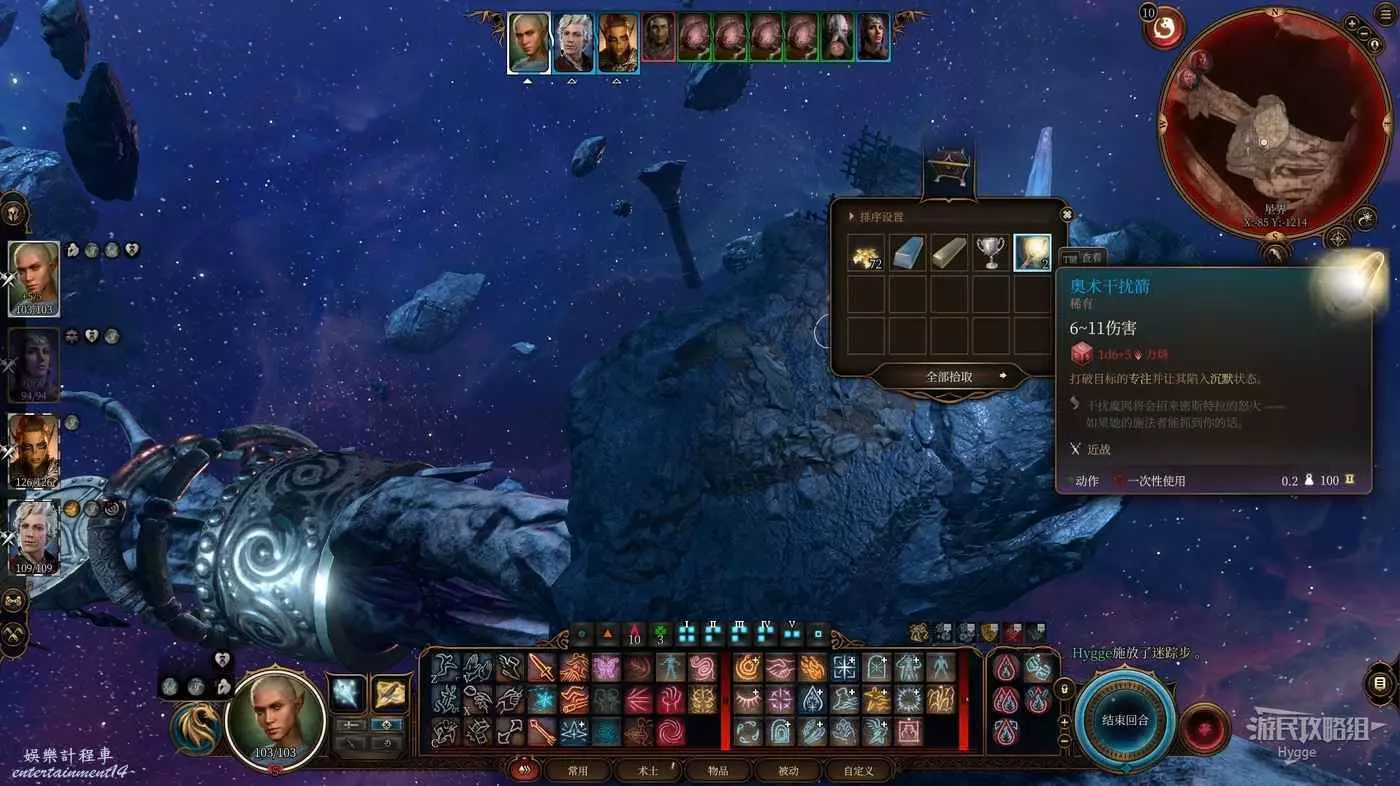Switch to the 常用 hotbar tab
The image size is (1400, 786).
[578, 771]
